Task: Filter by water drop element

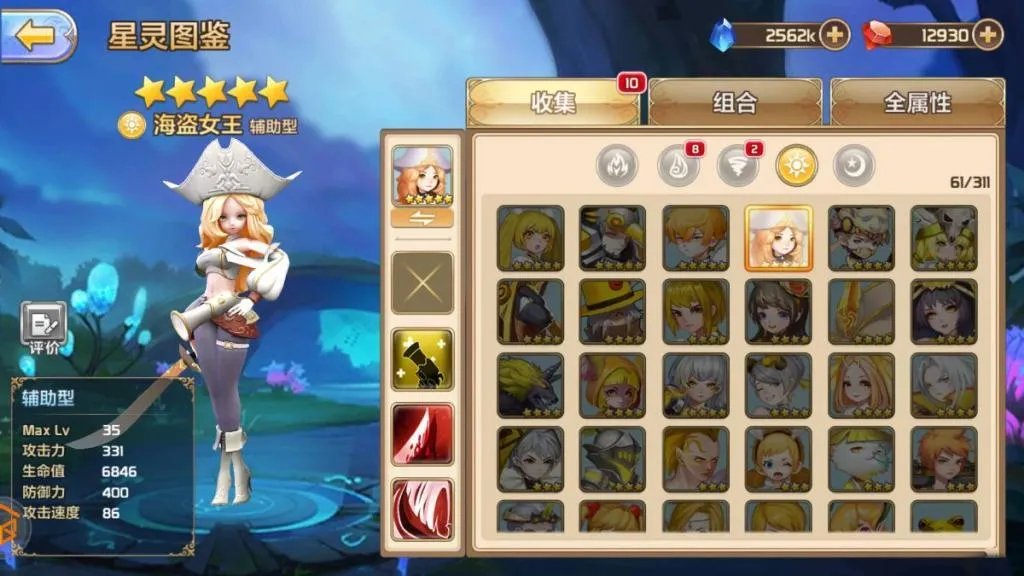Action: tap(677, 165)
